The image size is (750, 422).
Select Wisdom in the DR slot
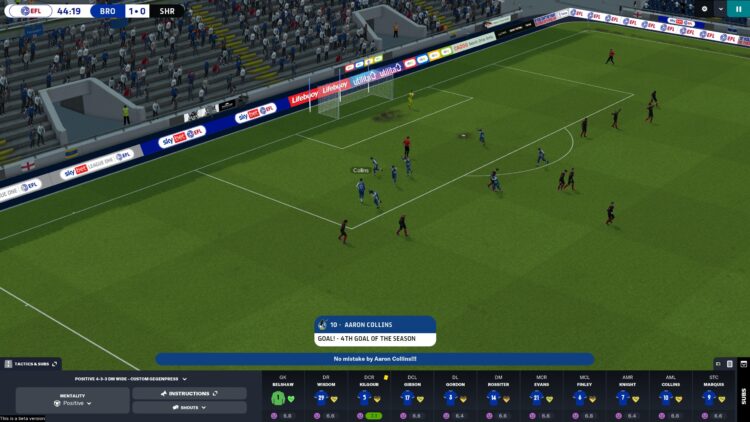click(x=325, y=397)
